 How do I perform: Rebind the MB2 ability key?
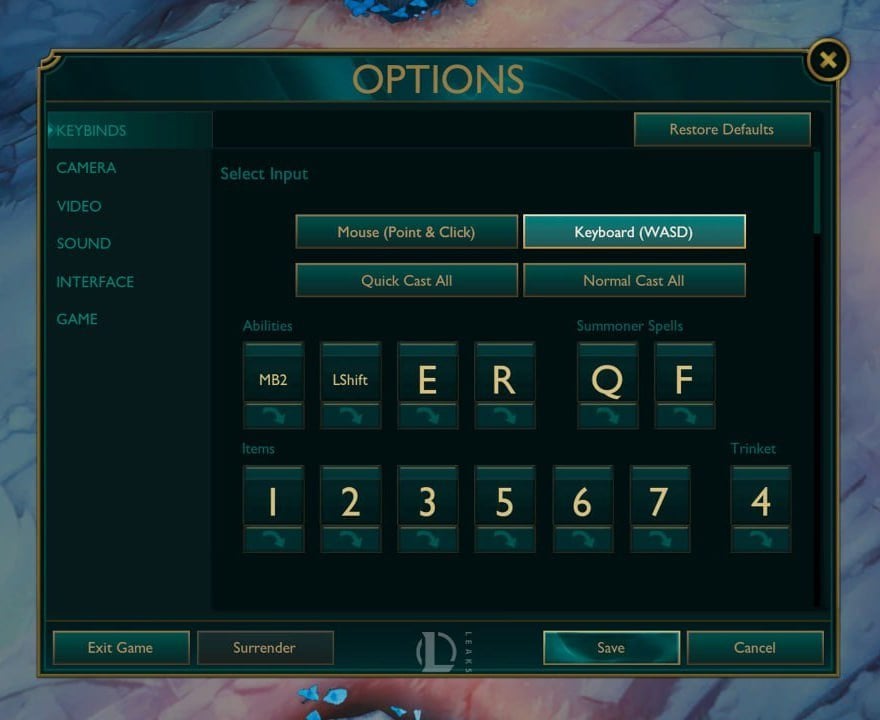273,380
